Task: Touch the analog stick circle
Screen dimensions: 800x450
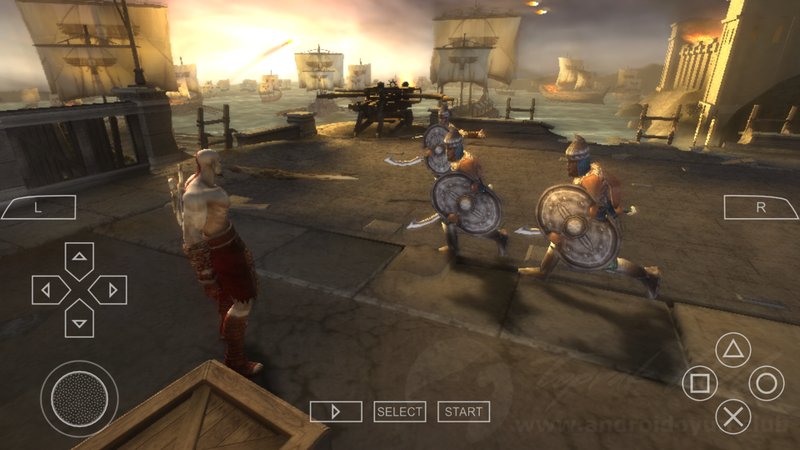Action: pyautogui.click(x=79, y=397)
